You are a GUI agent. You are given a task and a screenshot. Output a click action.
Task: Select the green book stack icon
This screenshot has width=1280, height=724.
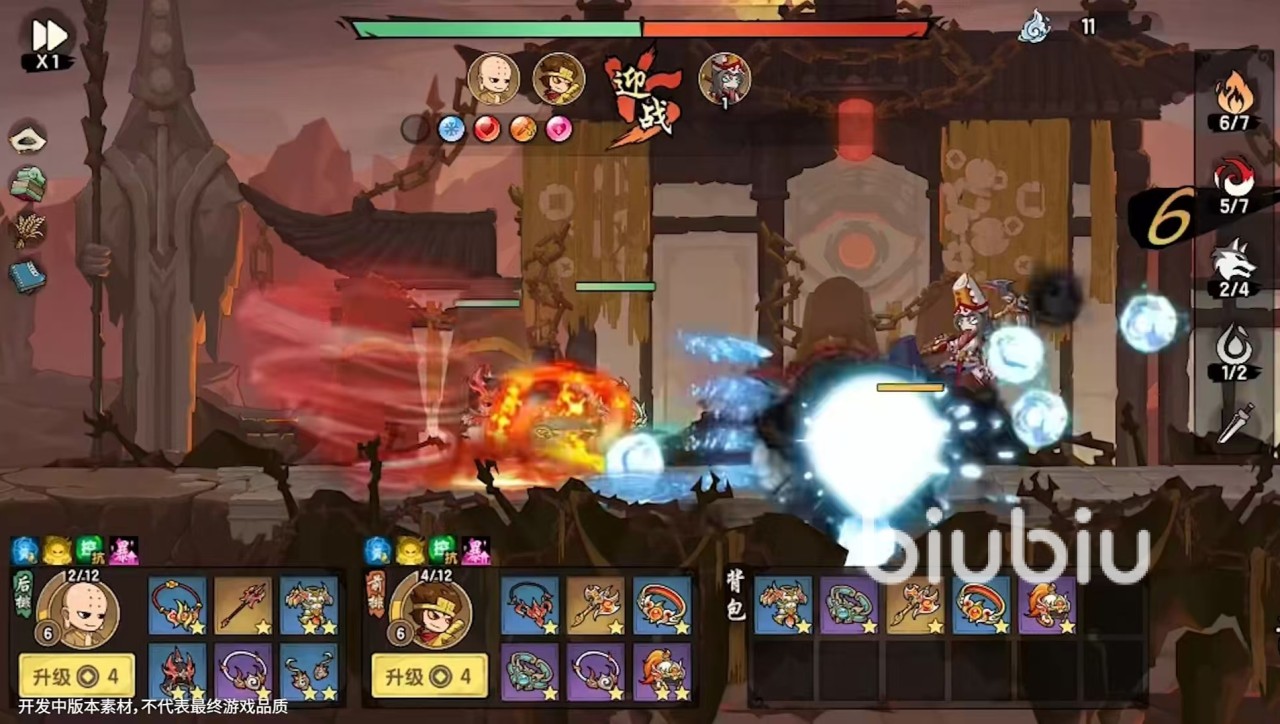[28, 184]
